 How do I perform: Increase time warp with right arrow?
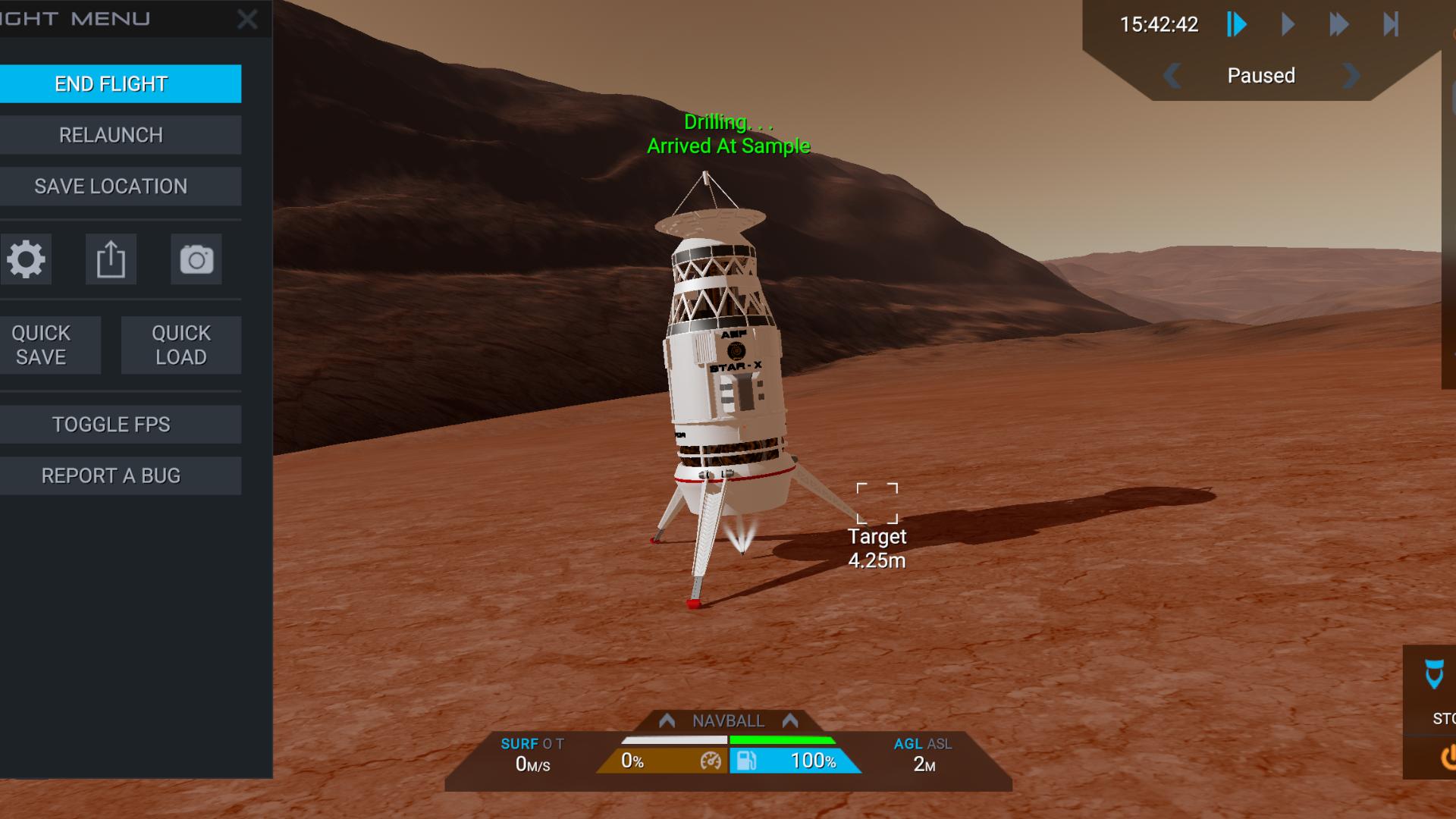[x=1351, y=76]
